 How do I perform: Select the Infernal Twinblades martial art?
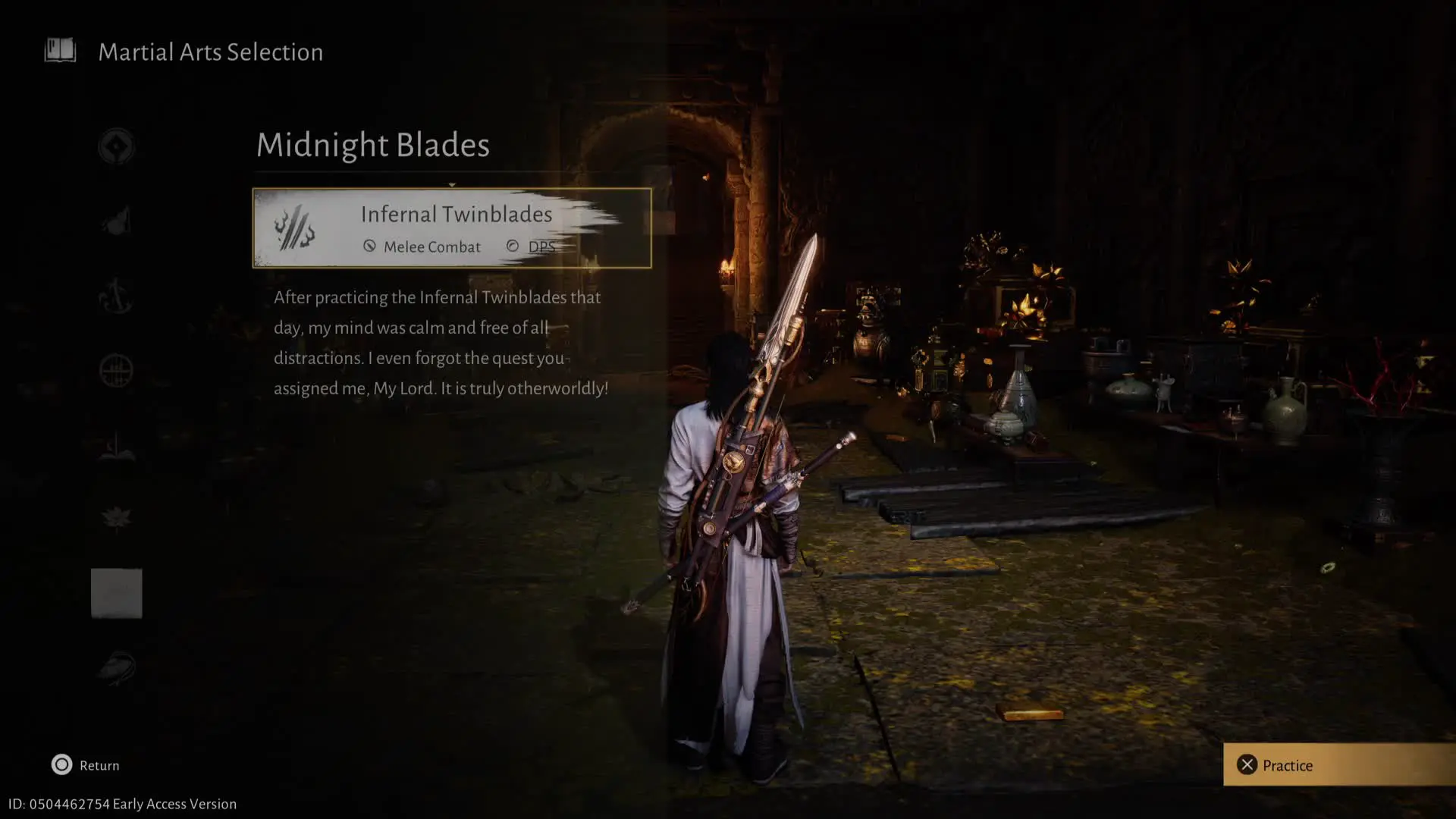click(x=451, y=227)
